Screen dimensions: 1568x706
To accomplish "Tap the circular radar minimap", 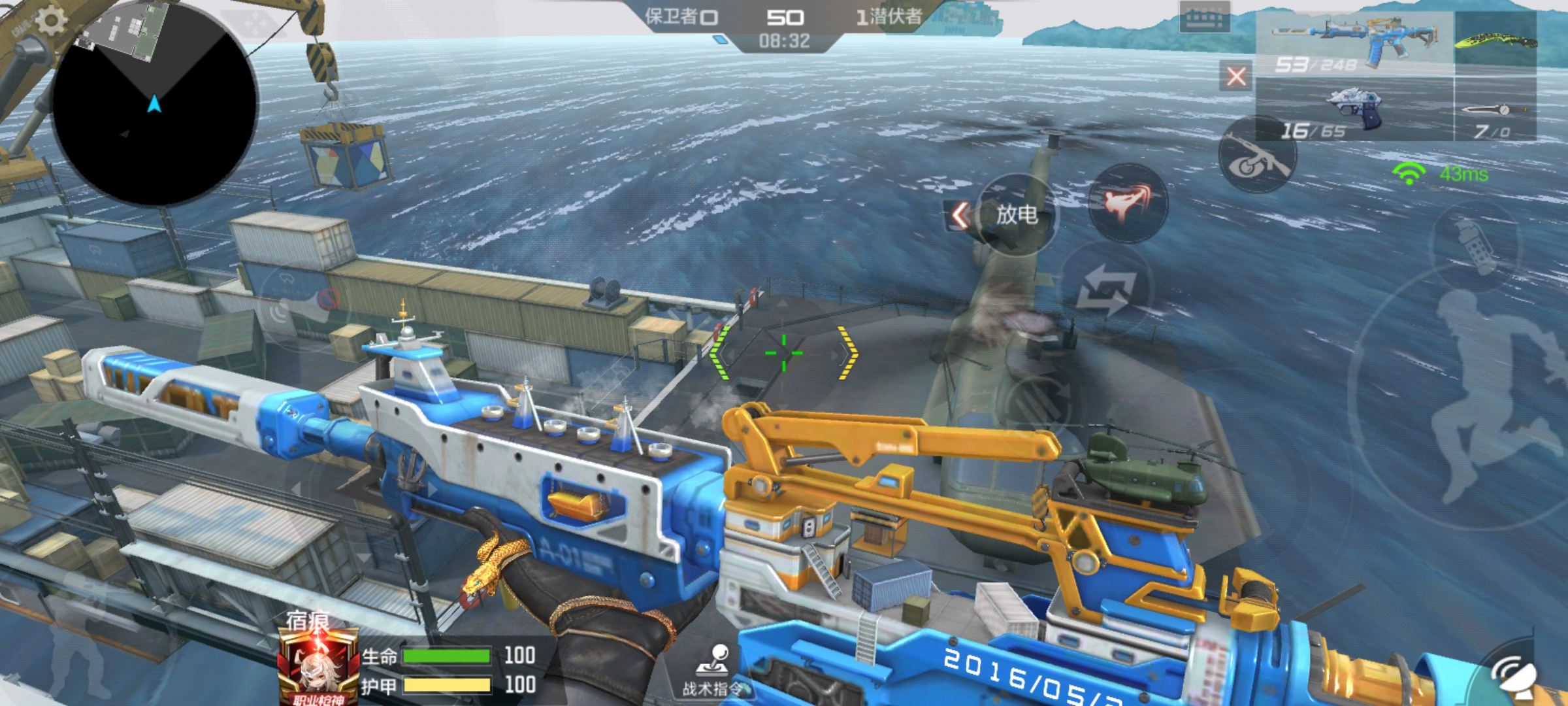I will click(x=154, y=105).
